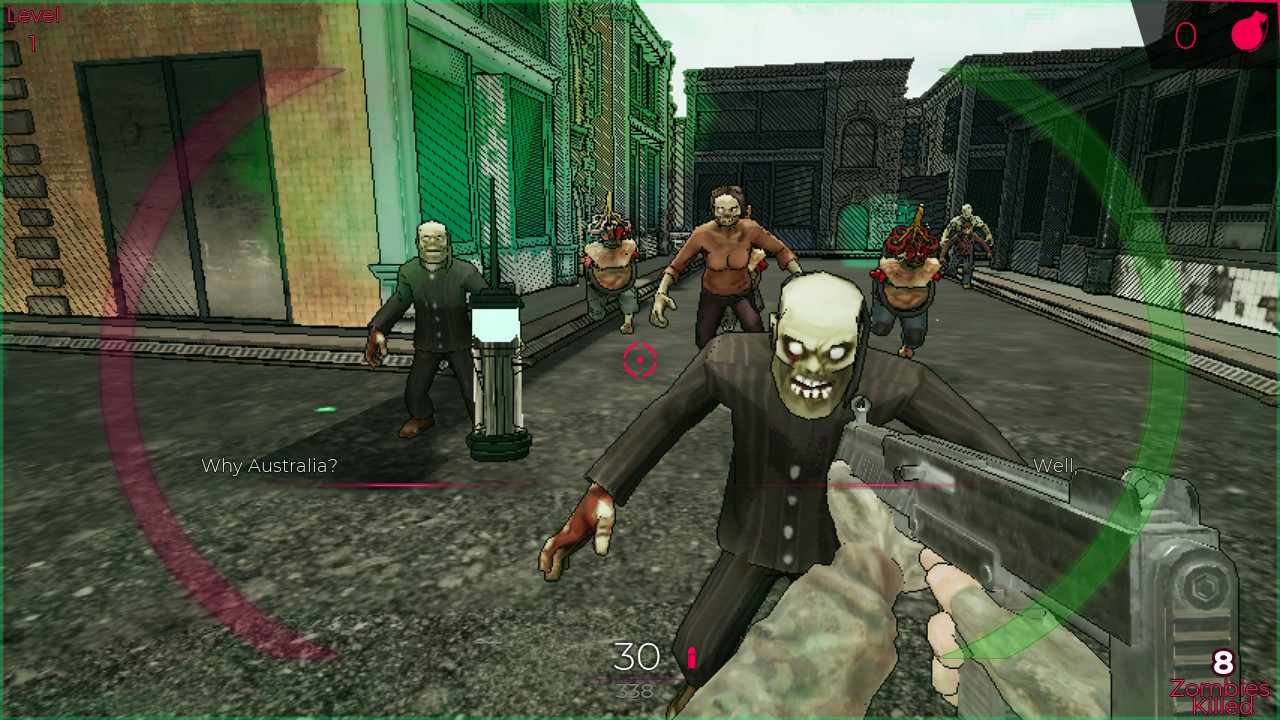Click the reserve ammo number 338
The image size is (1280, 720).
coord(635,691)
